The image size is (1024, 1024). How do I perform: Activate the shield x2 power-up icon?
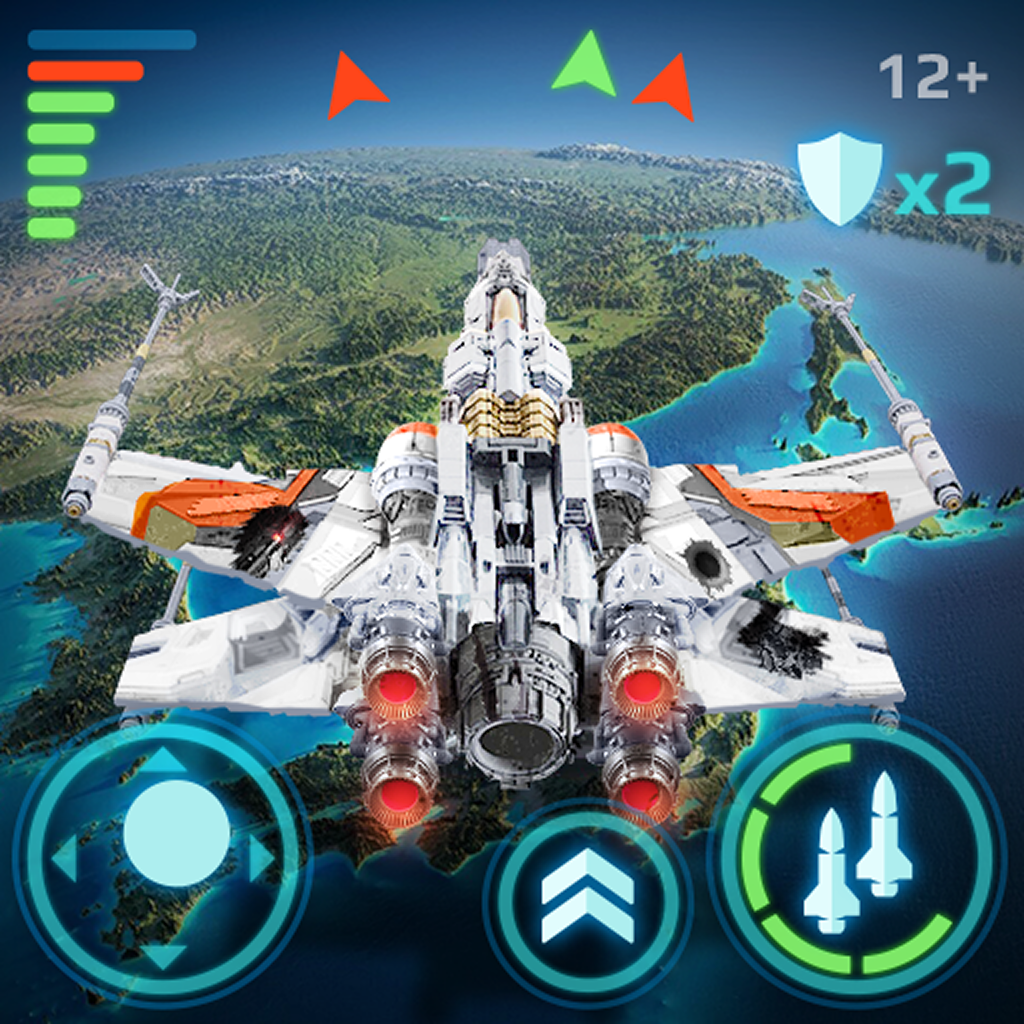point(840,180)
